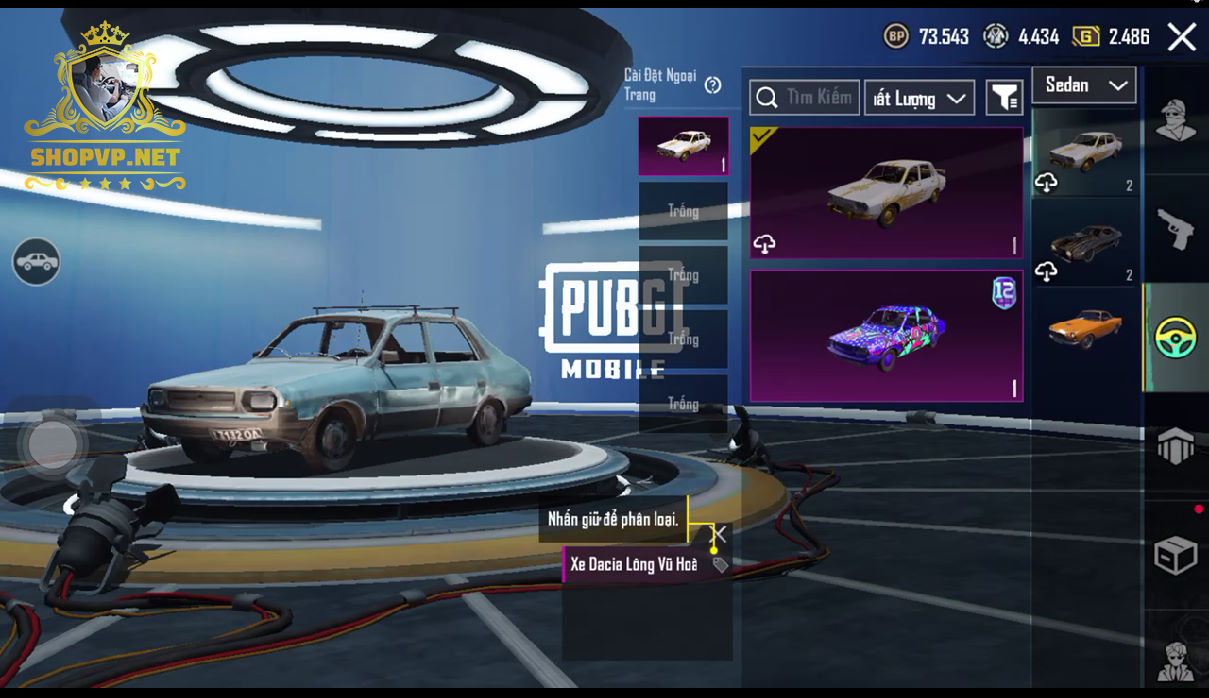Pick the gold Dacia in the Sedan list
1209x698 pixels.
(1087, 153)
